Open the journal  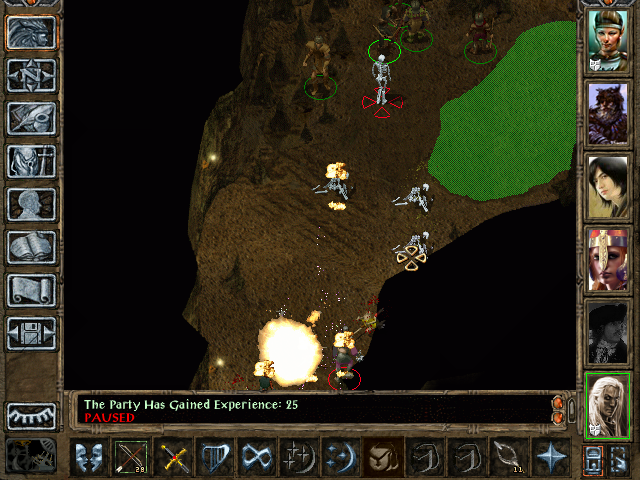(31, 118)
